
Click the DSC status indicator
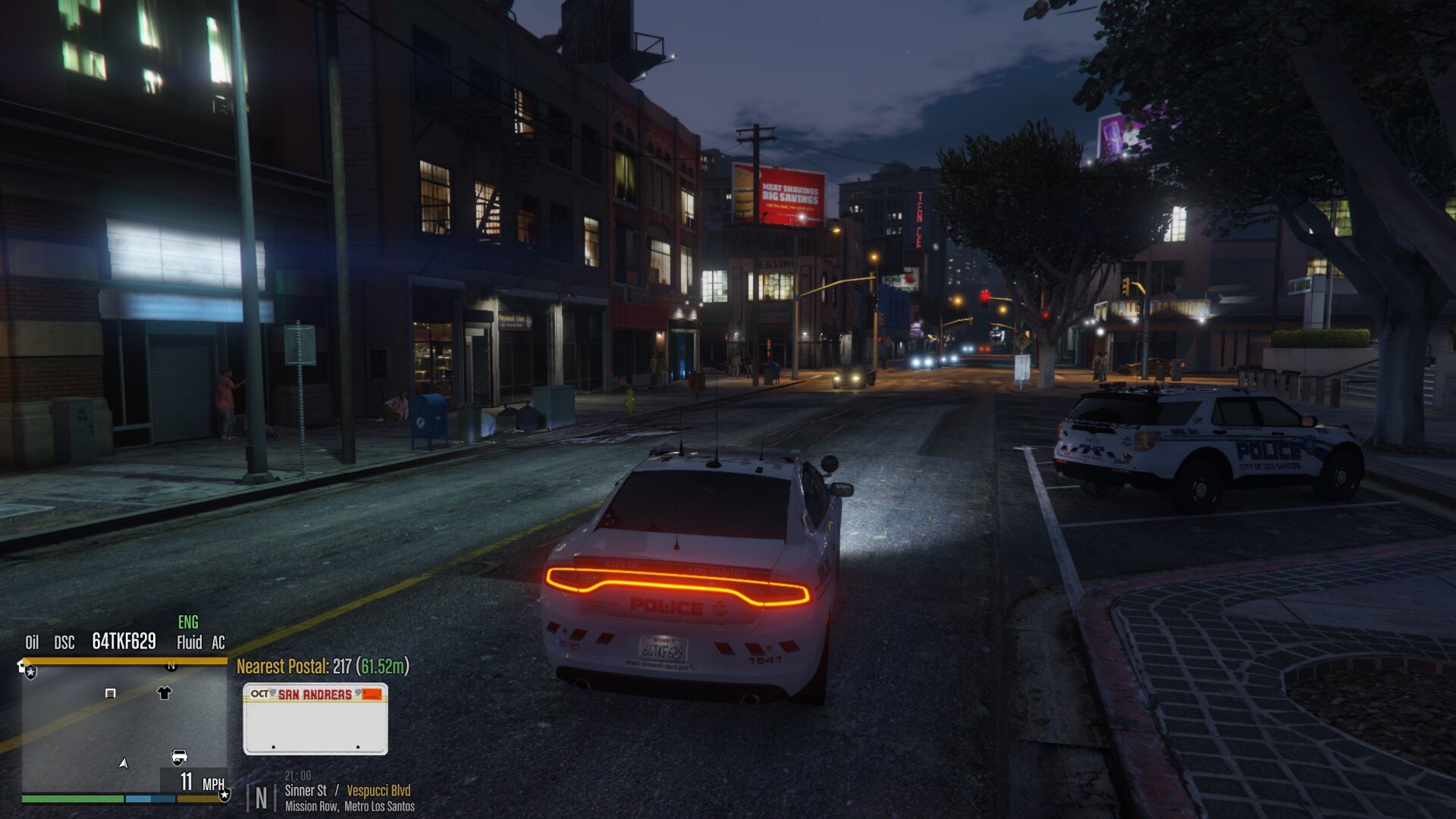tap(64, 643)
